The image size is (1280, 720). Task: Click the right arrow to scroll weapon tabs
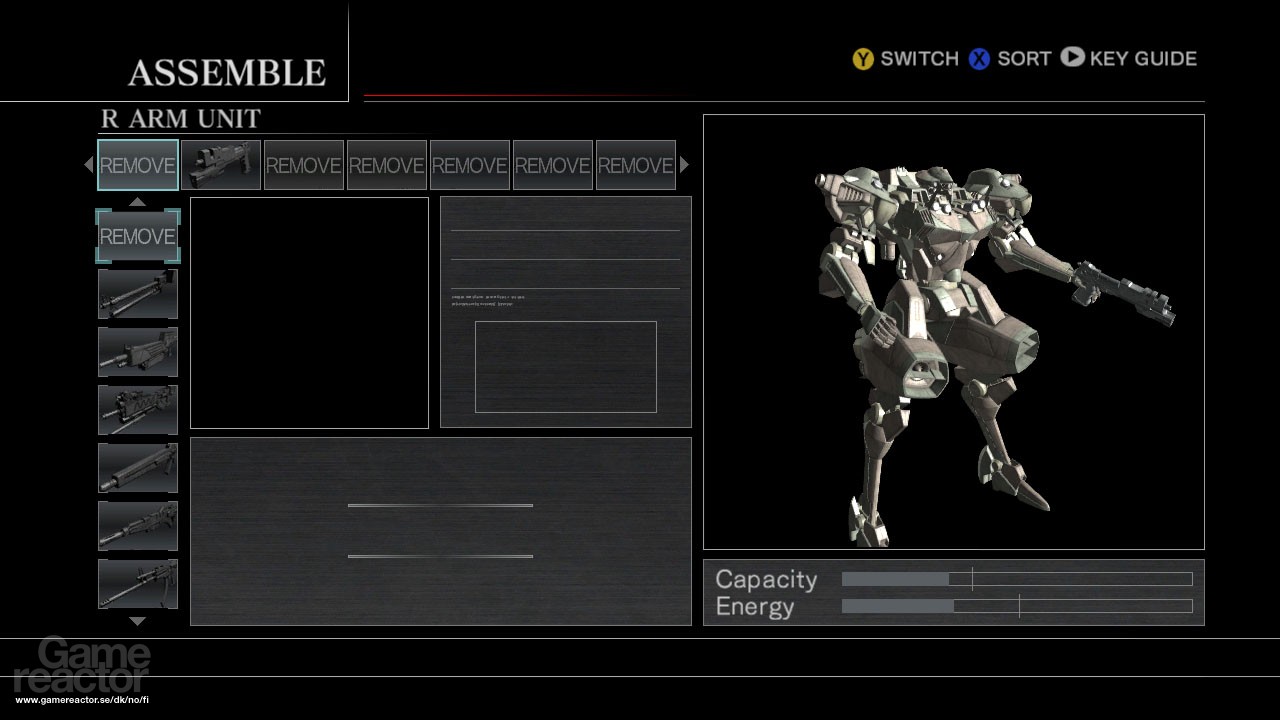pos(684,164)
